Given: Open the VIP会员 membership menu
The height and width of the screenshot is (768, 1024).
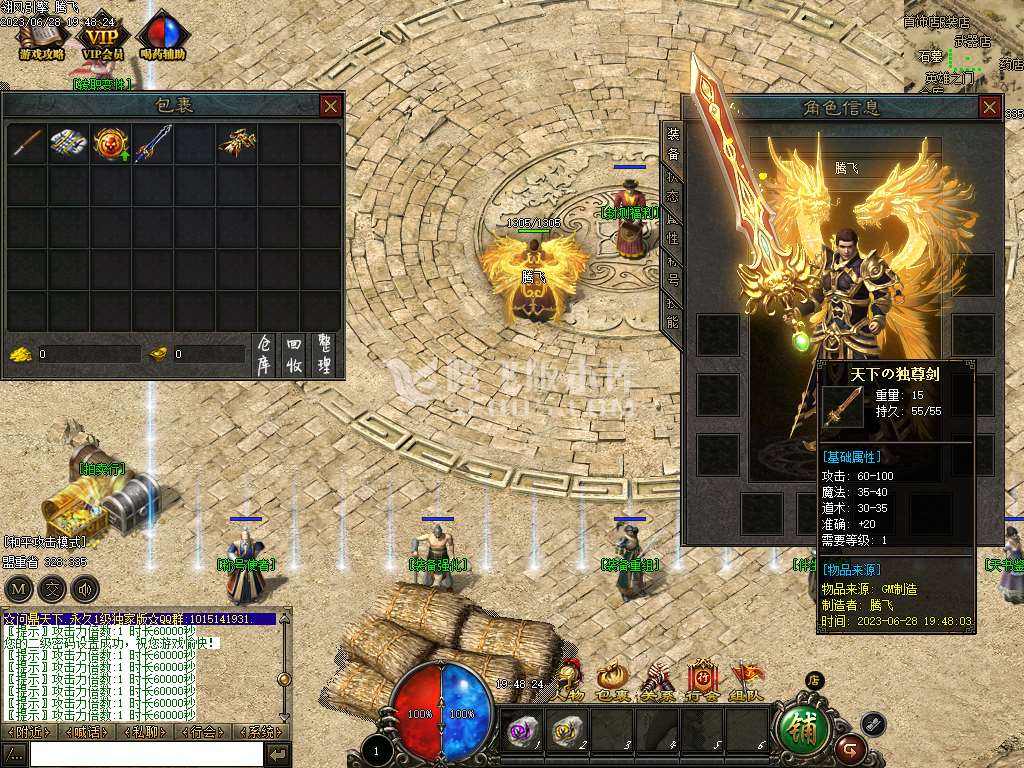Looking at the screenshot, I should pos(102,38).
